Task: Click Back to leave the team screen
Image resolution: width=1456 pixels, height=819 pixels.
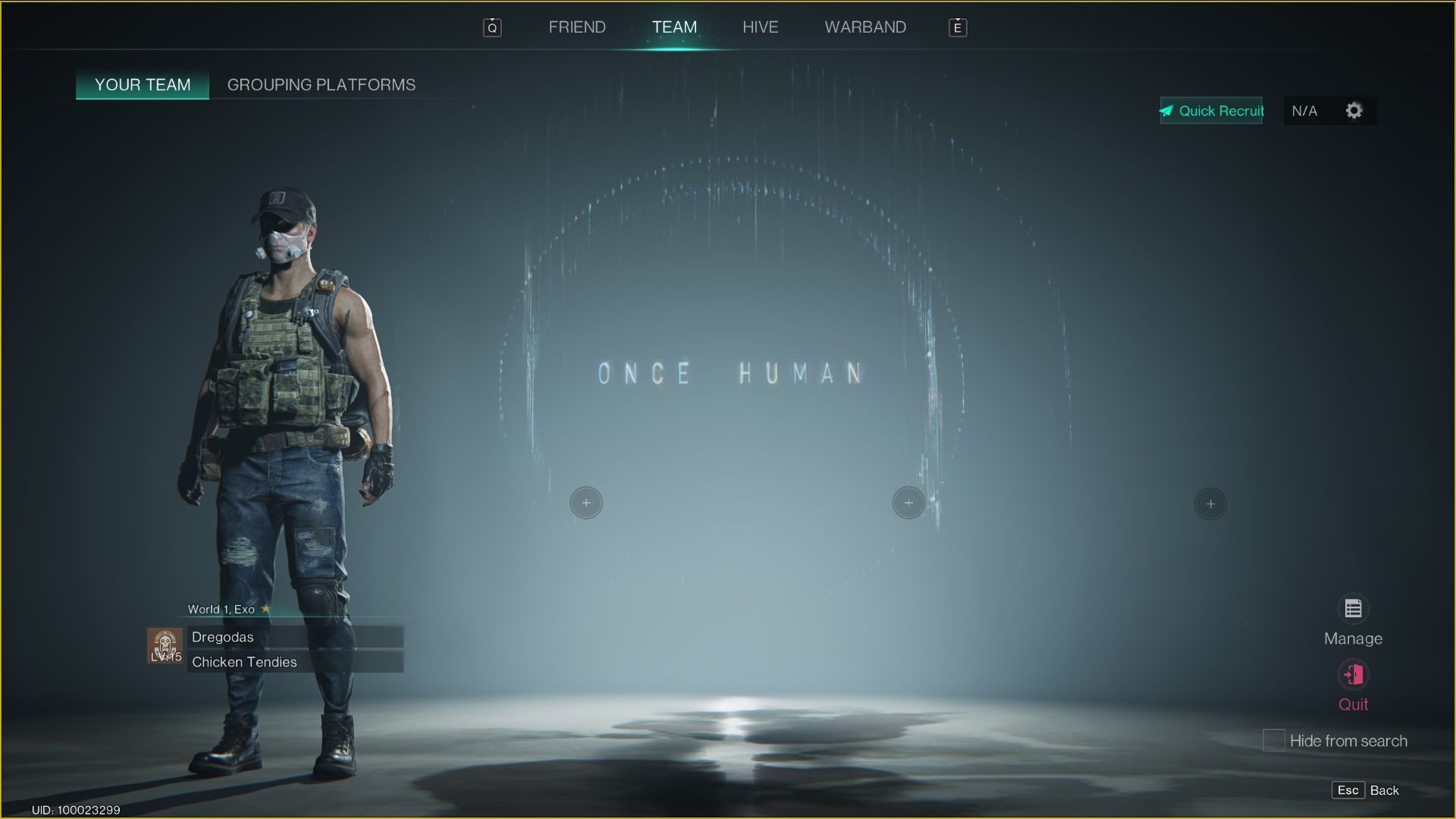Action: [1366, 790]
